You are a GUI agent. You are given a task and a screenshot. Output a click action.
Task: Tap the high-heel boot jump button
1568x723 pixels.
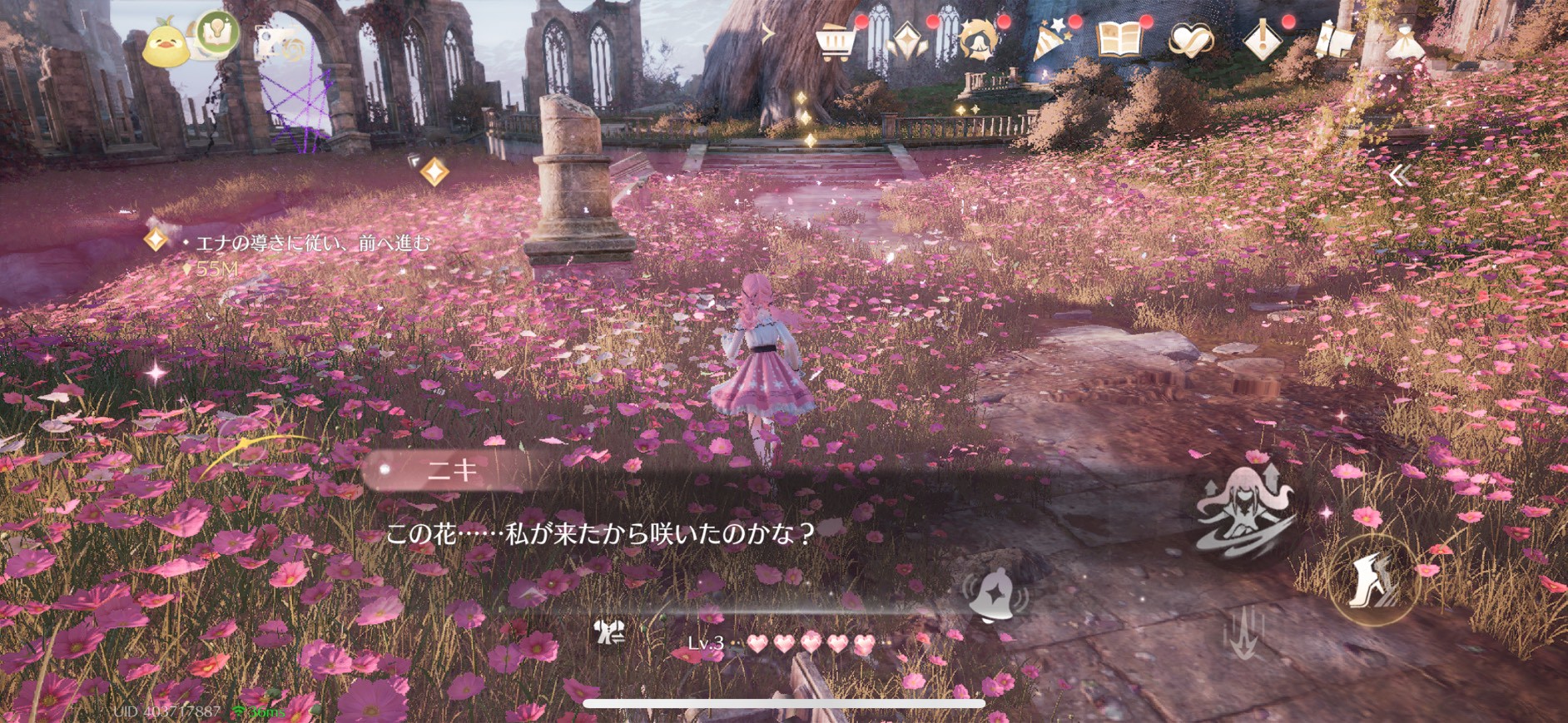[x=1373, y=580]
